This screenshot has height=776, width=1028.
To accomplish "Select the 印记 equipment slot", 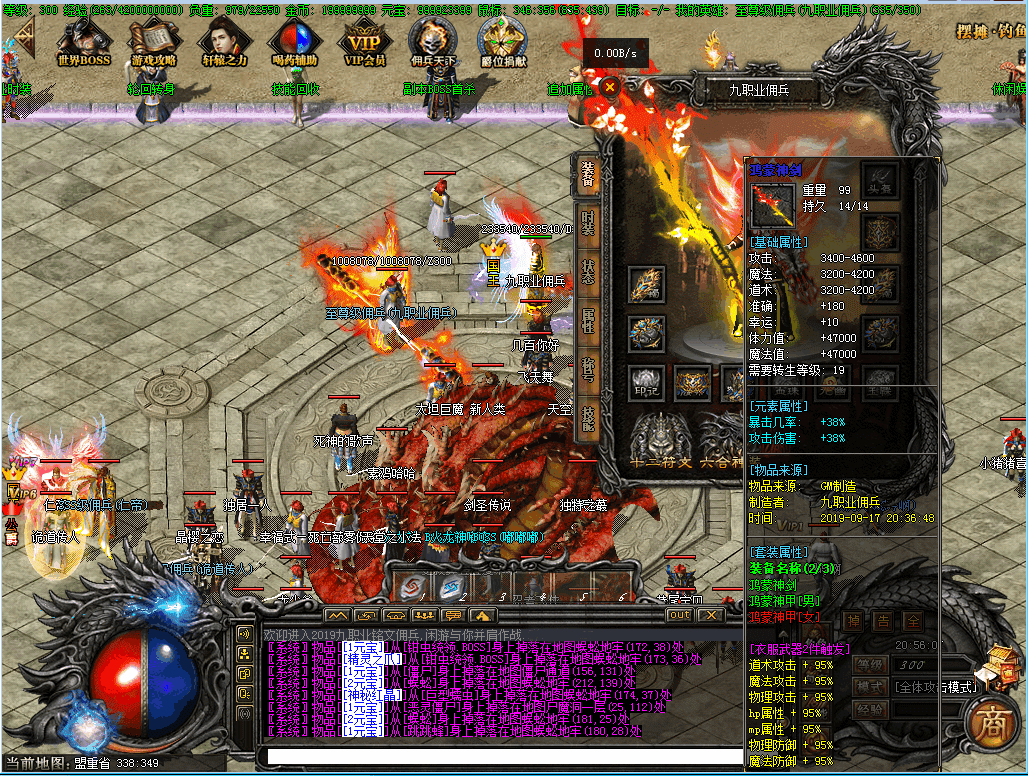I will 646,381.
